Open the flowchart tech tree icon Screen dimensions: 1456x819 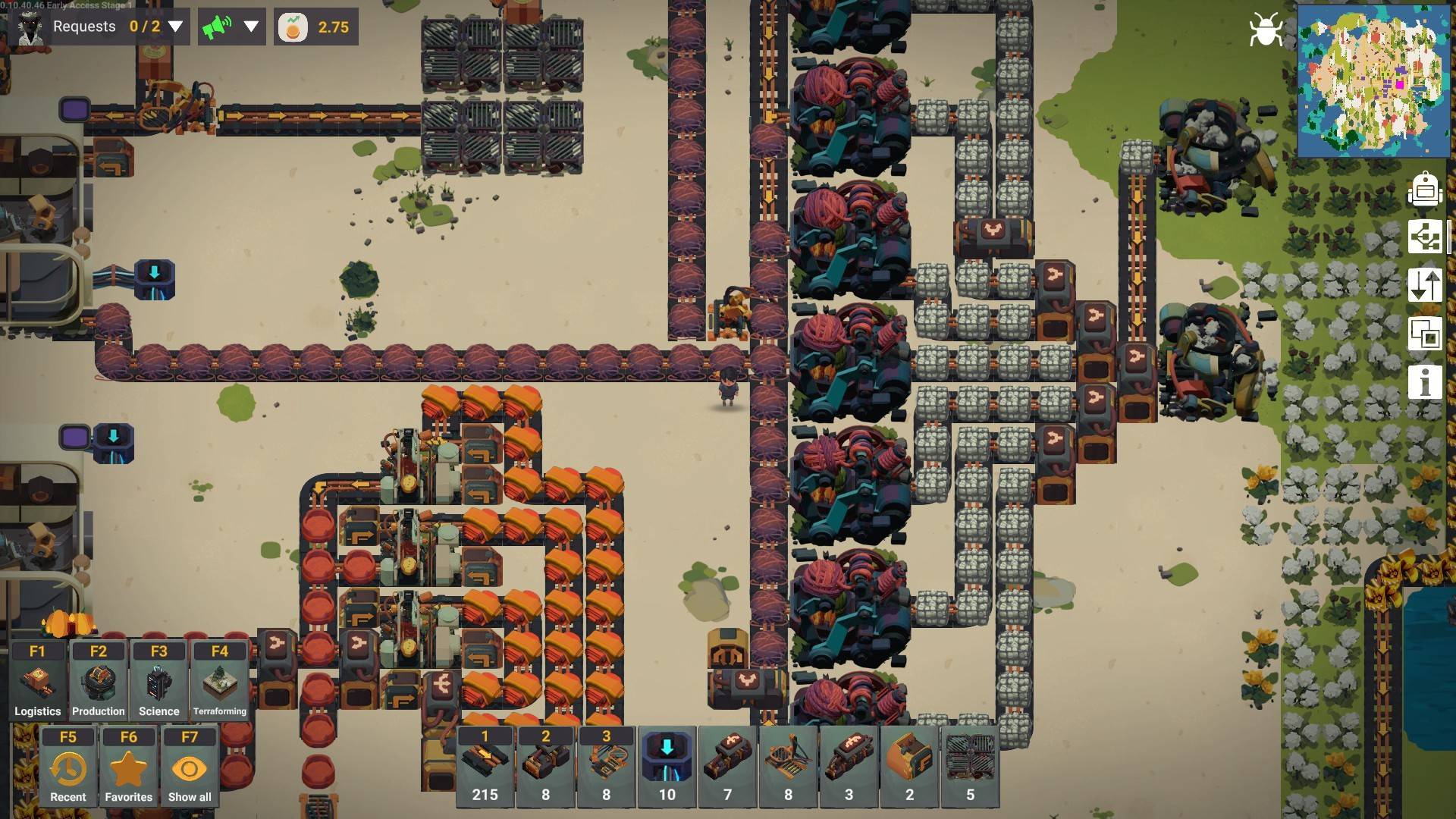(x=1425, y=237)
